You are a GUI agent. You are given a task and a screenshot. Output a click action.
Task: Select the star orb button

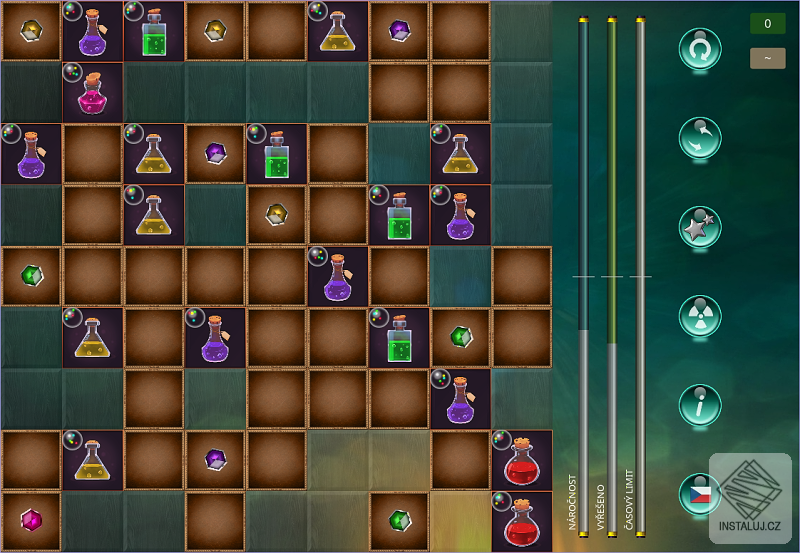click(700, 227)
